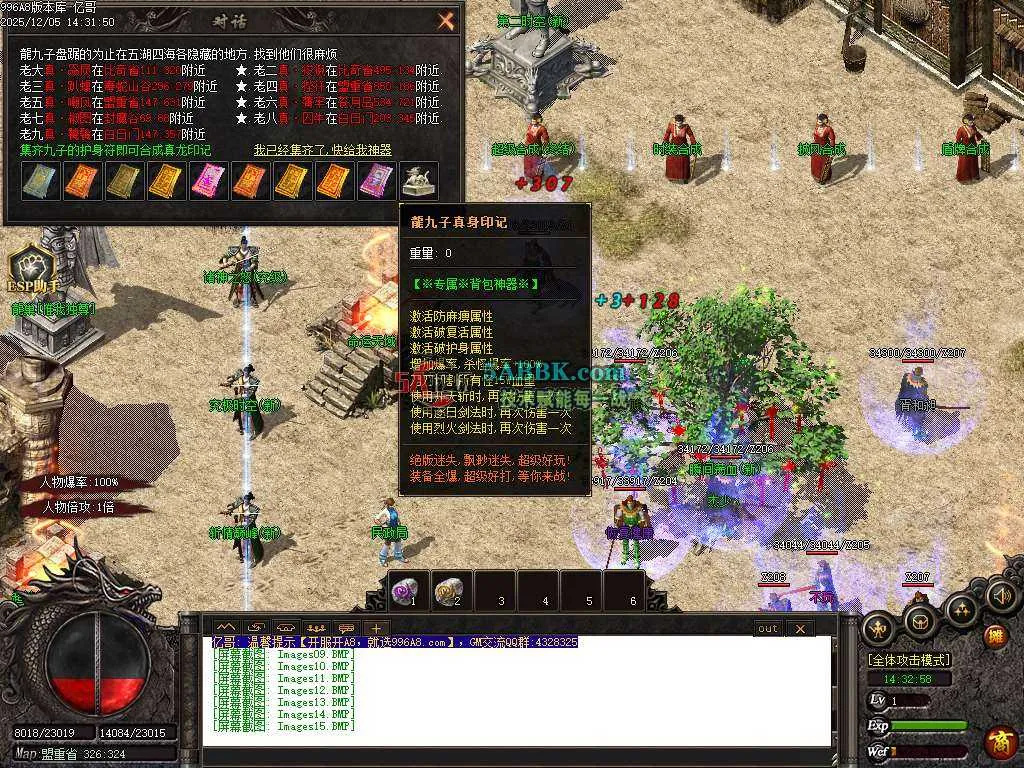The image size is (1024, 768).
Task: Open the 摊 stall button
Action: 996,634
